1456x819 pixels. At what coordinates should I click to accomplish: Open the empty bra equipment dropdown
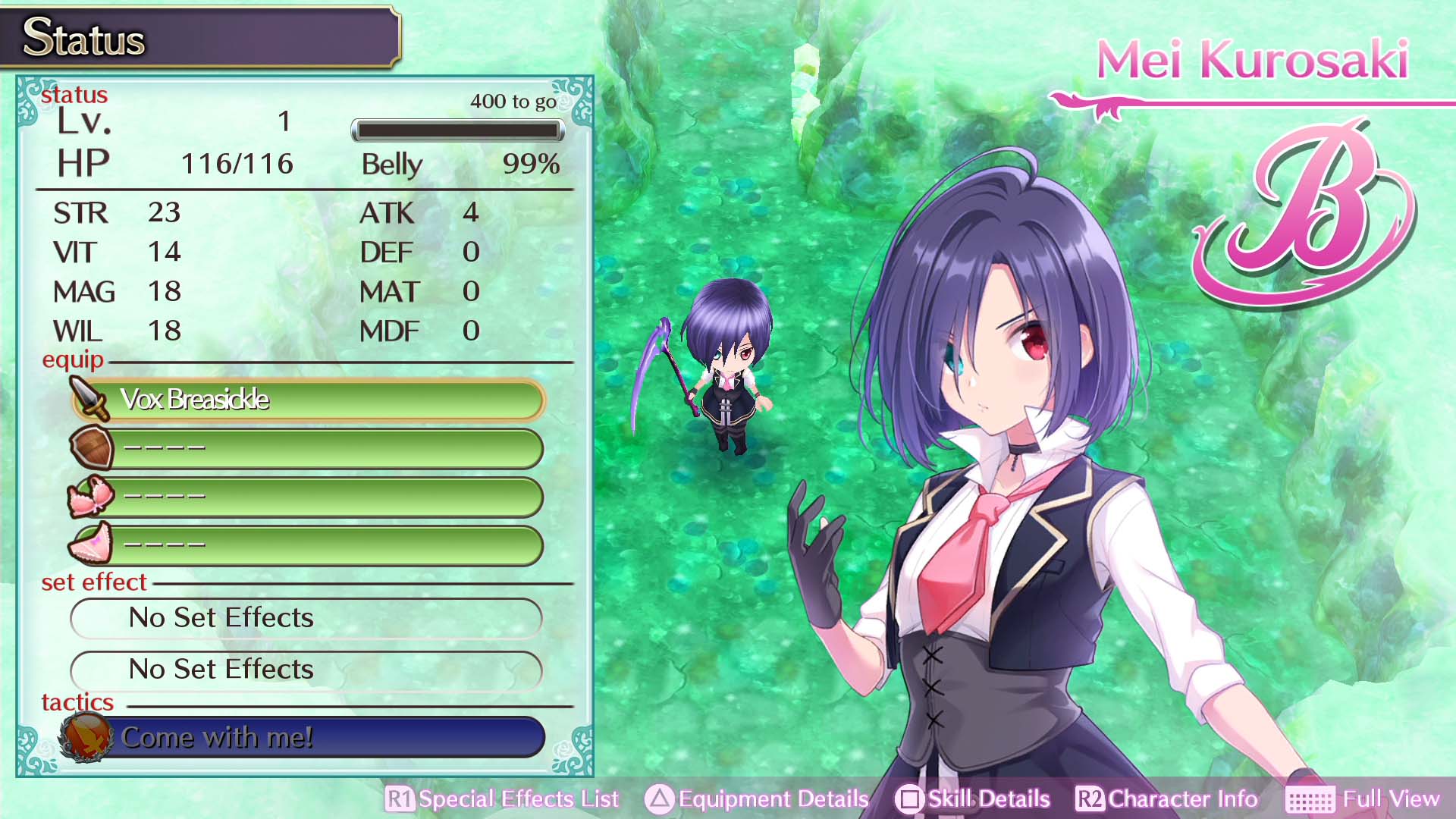[326, 497]
